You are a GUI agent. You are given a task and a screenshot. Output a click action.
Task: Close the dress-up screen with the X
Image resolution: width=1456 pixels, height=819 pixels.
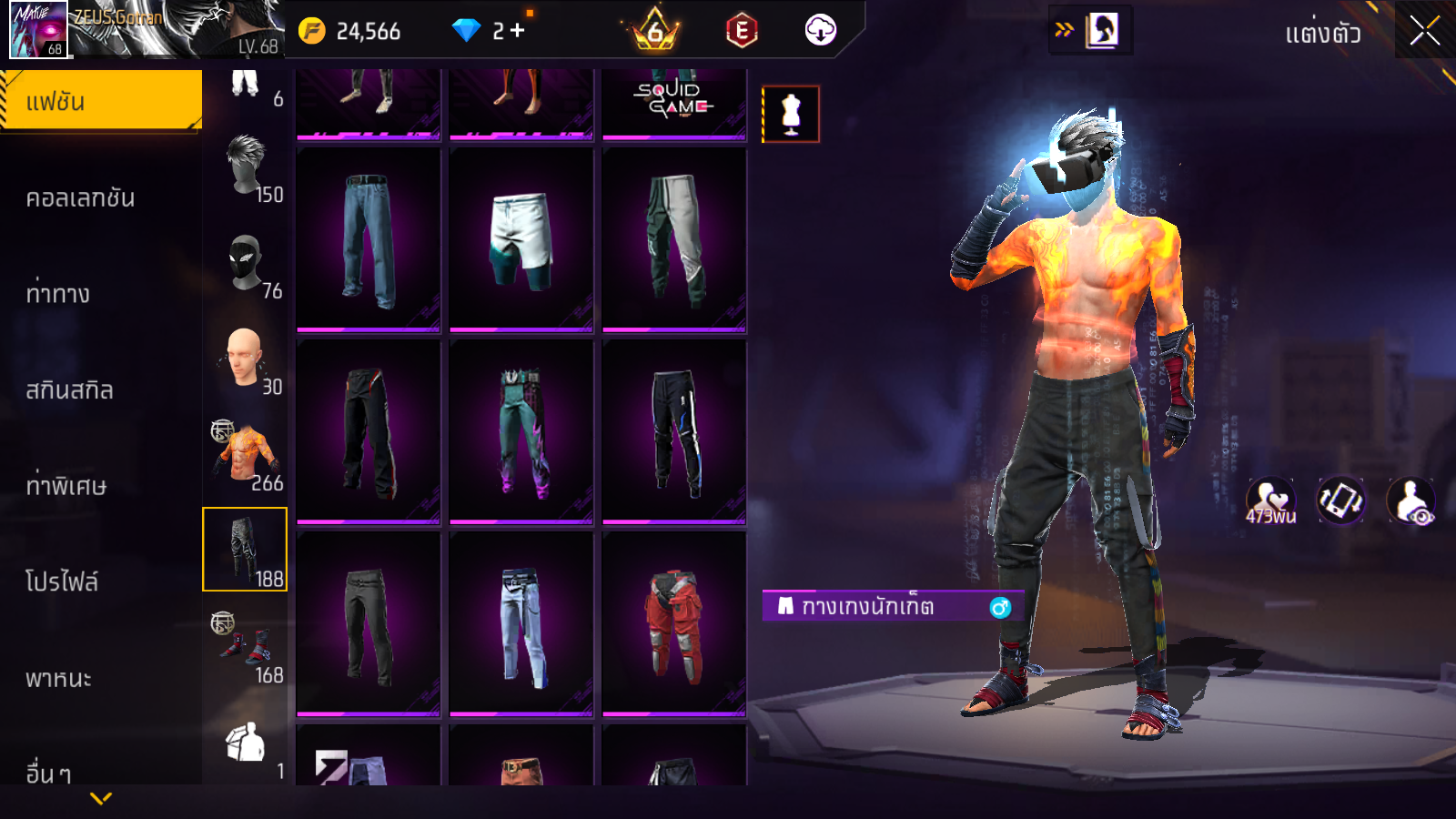tap(1424, 32)
